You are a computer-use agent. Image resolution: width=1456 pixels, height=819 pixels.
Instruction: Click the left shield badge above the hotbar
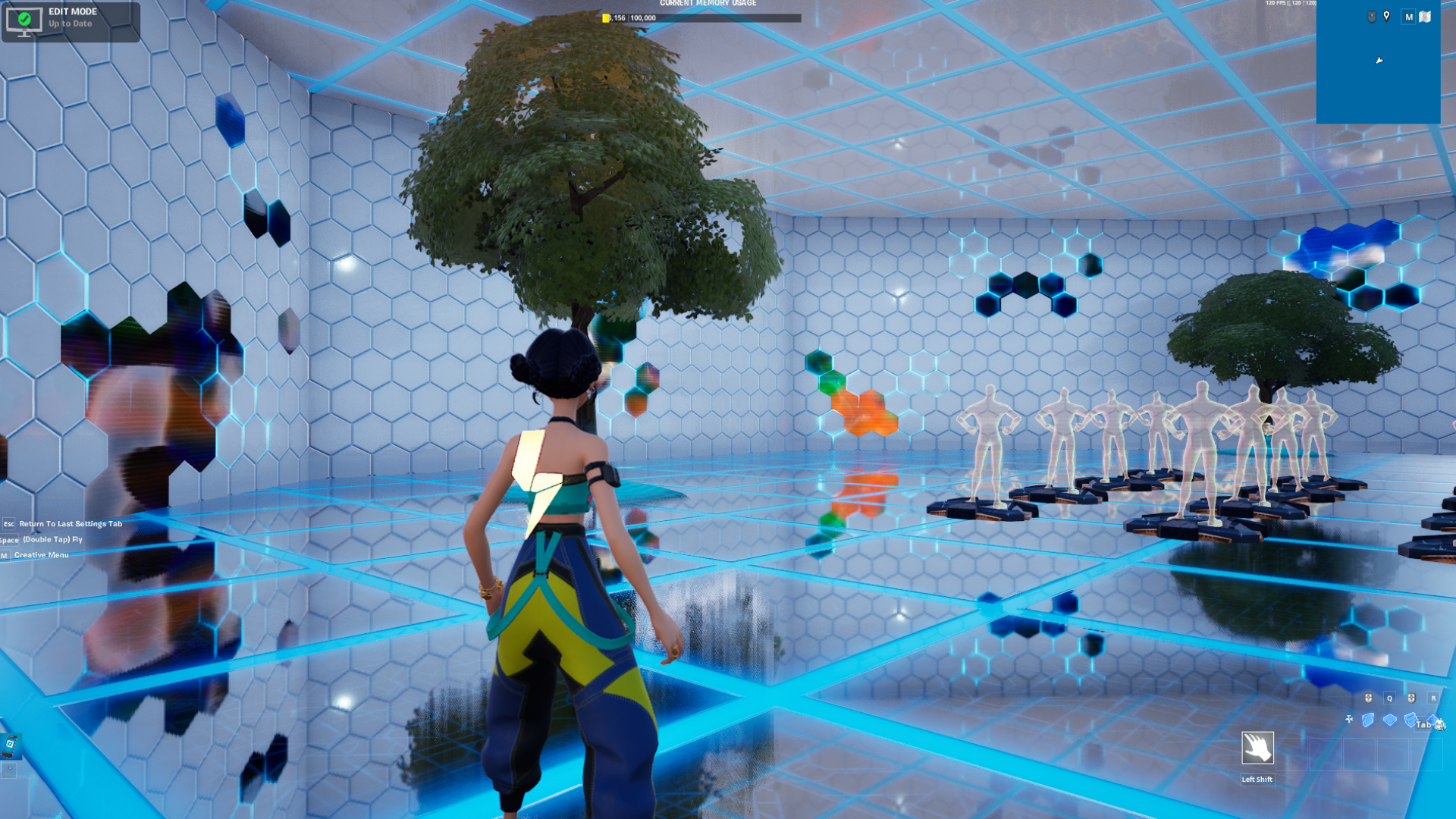(1367, 698)
